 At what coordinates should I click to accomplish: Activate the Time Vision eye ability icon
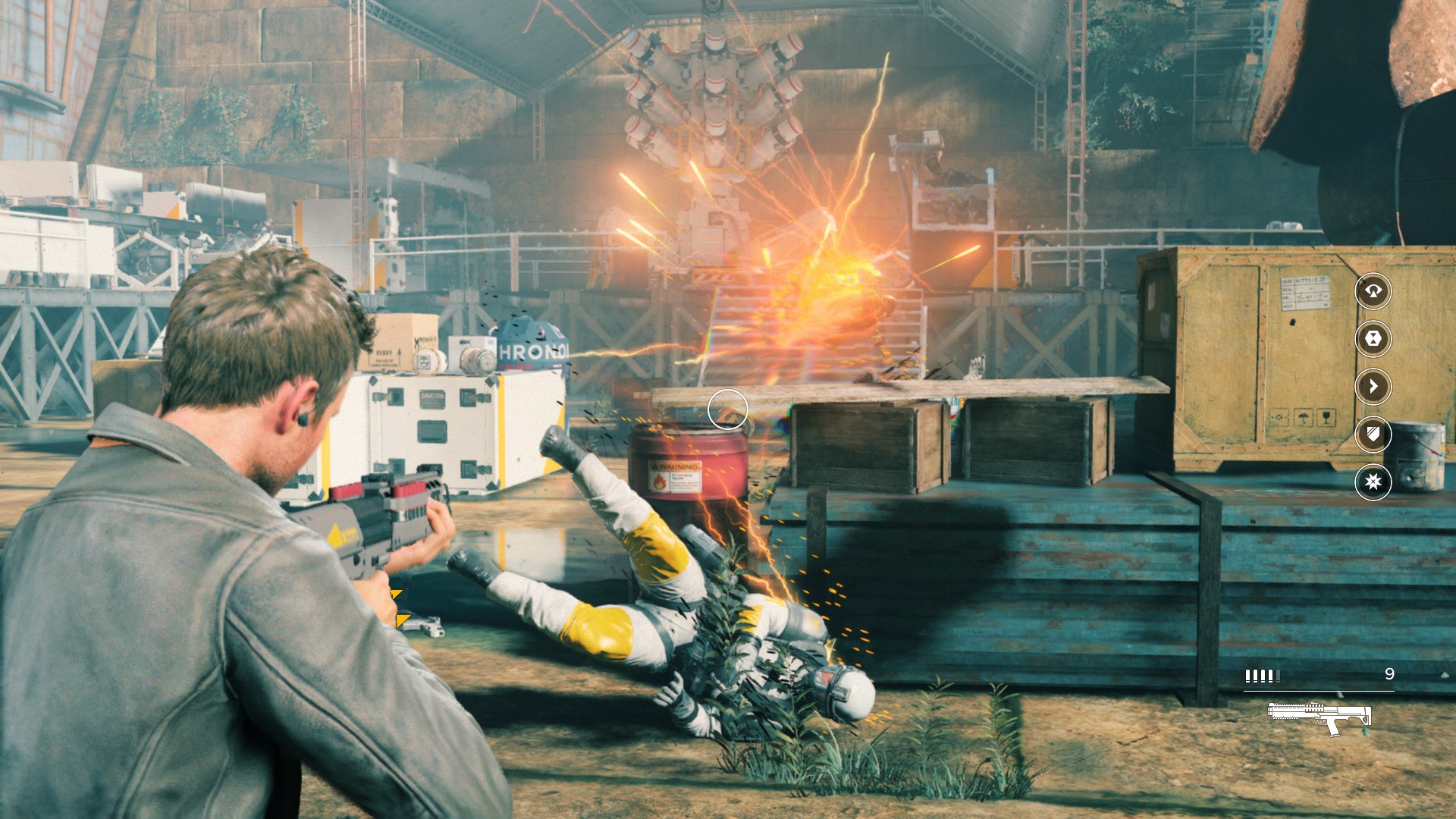1373,291
